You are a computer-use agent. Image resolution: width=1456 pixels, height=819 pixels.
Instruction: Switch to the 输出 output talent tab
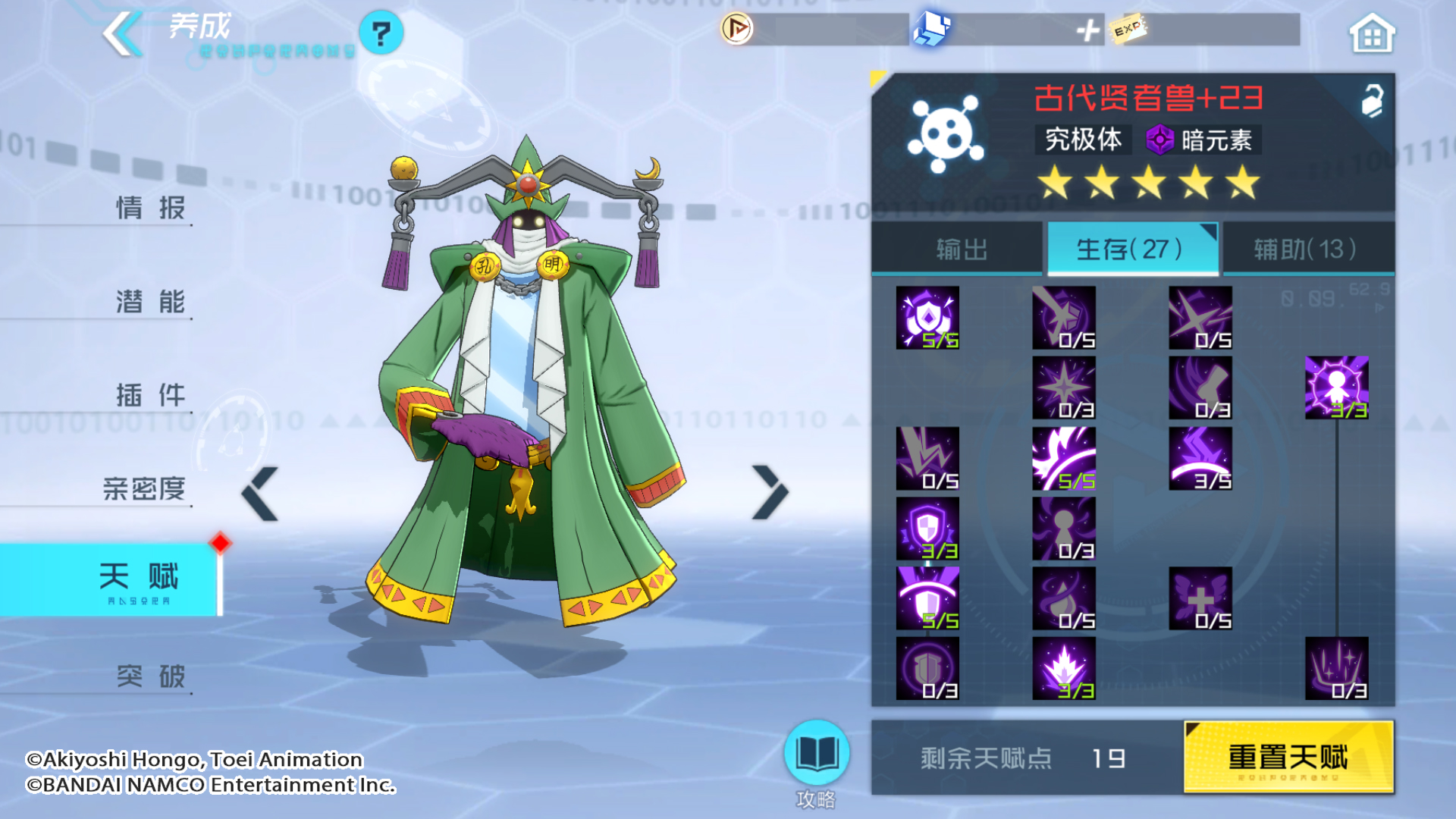(961, 249)
